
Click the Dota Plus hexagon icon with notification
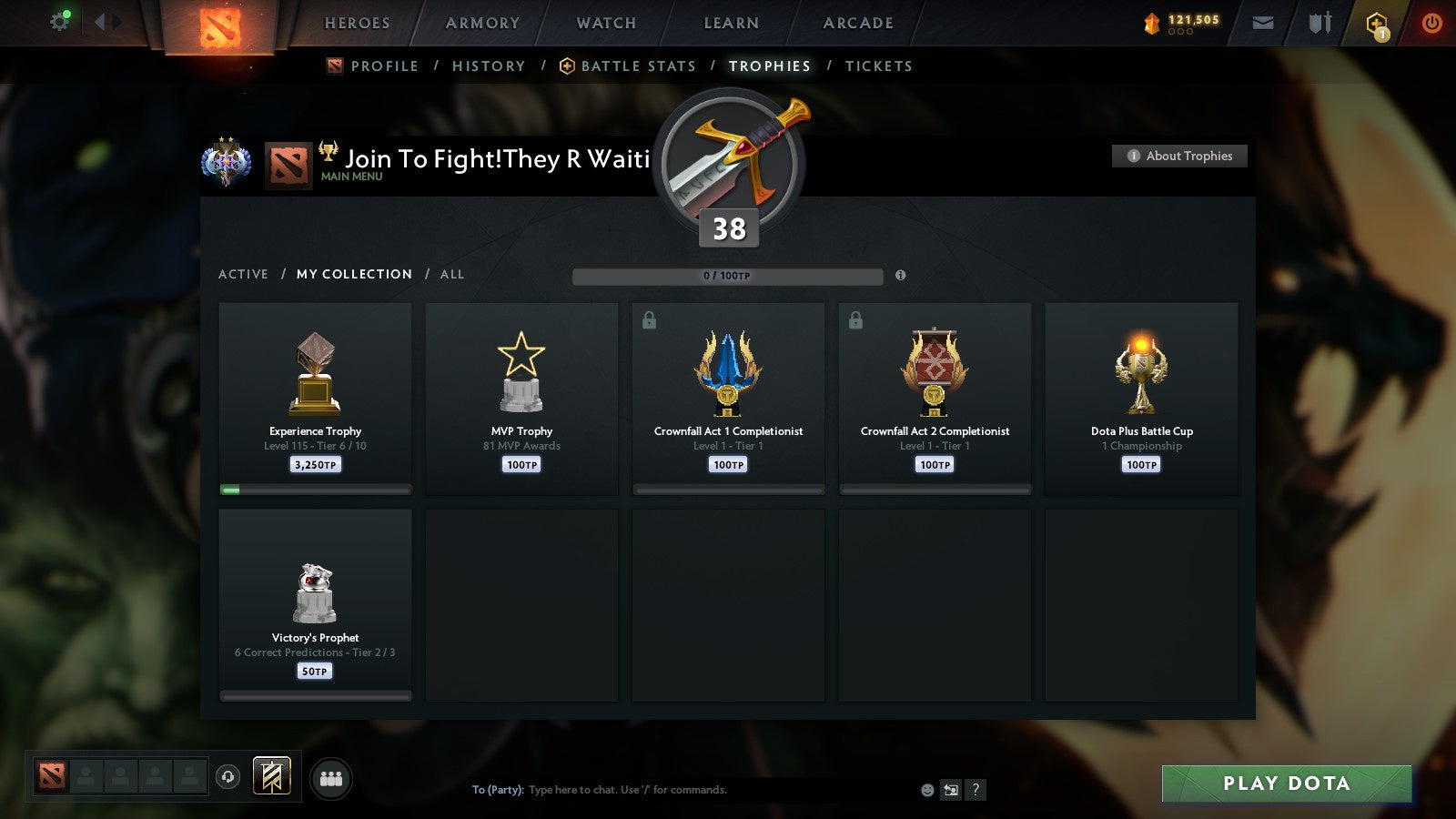pyautogui.click(x=1376, y=23)
